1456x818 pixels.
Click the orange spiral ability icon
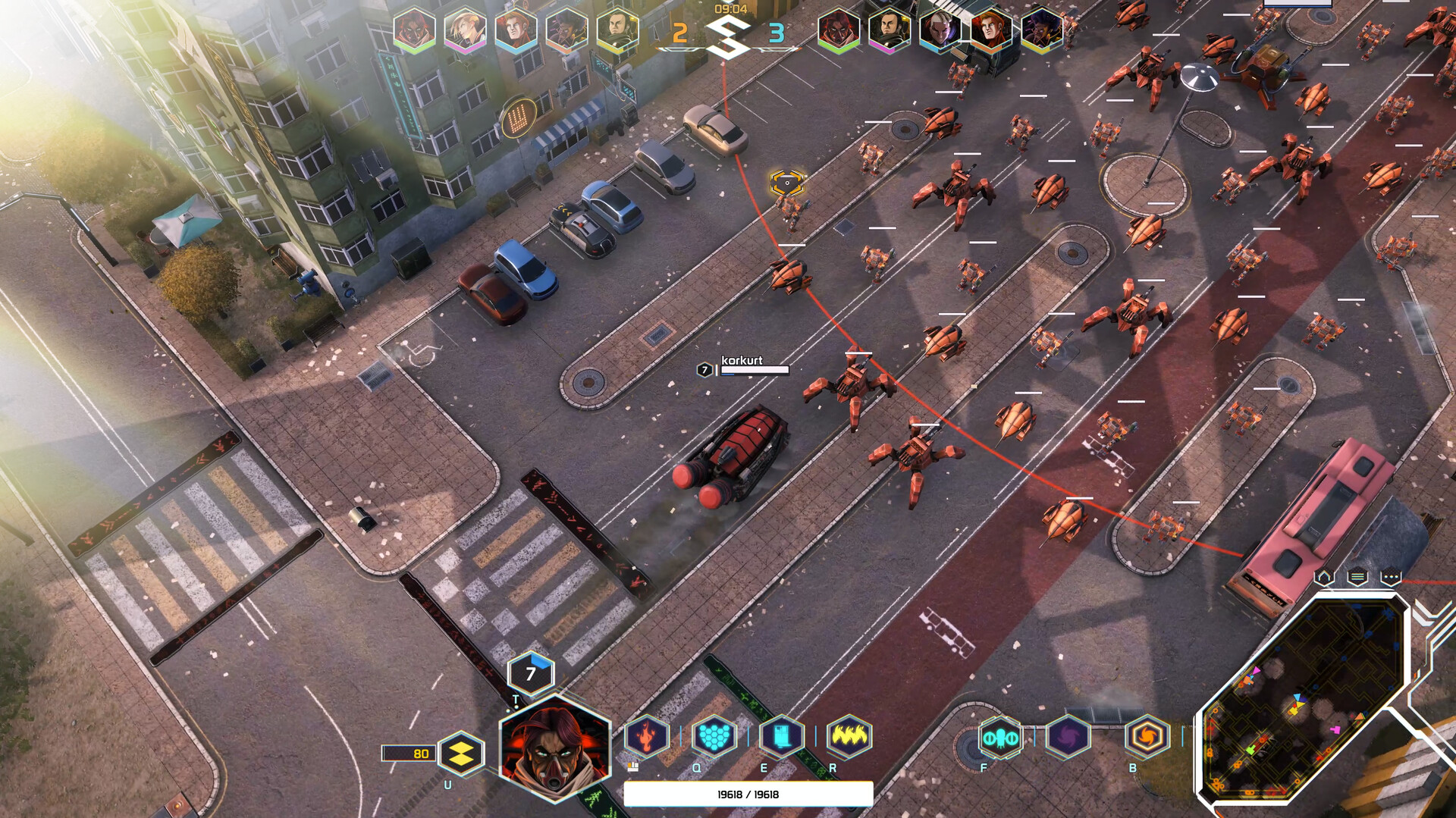click(x=1149, y=735)
